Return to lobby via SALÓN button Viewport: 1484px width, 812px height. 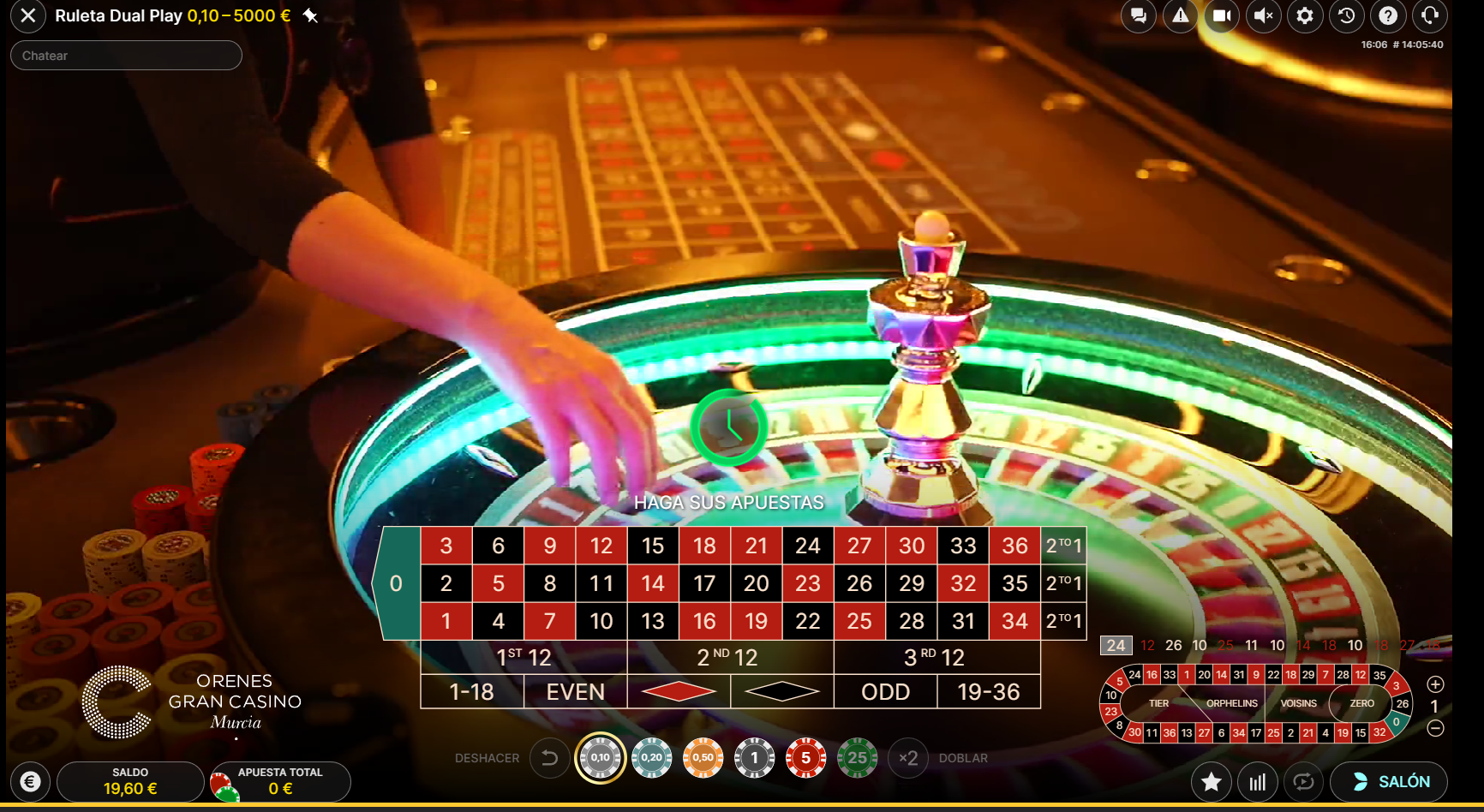coord(1390,781)
